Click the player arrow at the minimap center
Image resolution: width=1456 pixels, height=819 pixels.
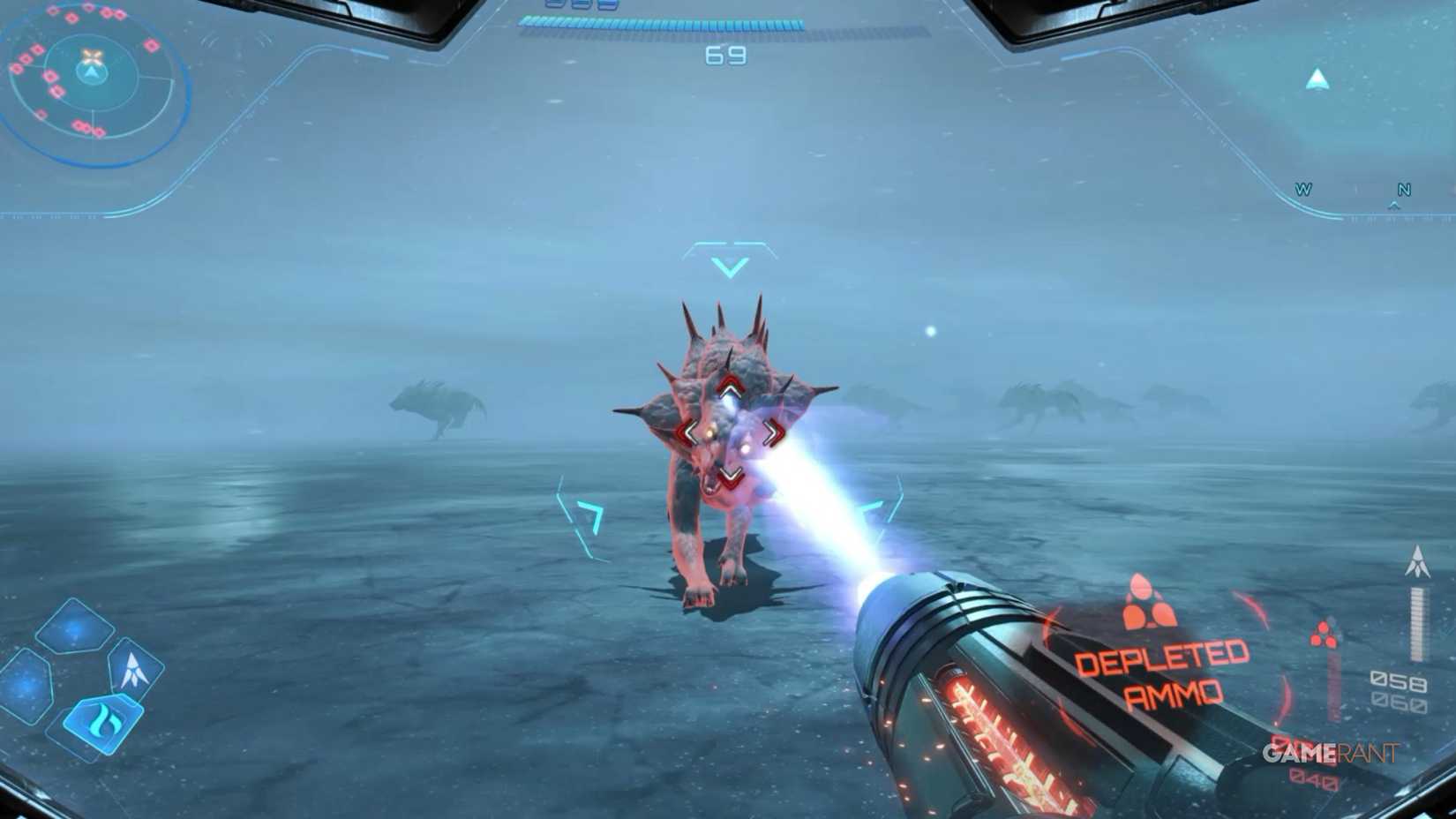coord(91,72)
